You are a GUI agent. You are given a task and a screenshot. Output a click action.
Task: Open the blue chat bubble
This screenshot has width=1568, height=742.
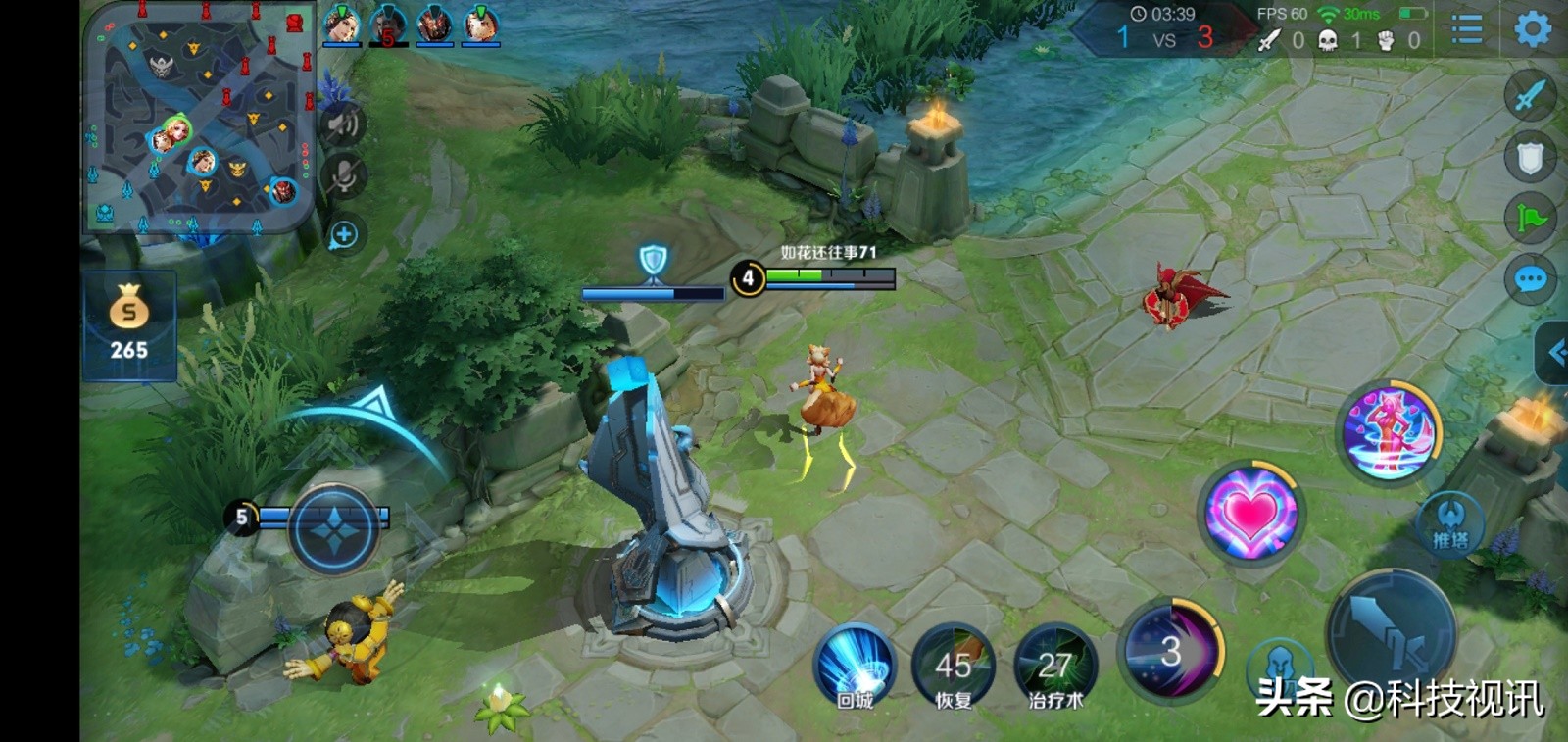1530,280
